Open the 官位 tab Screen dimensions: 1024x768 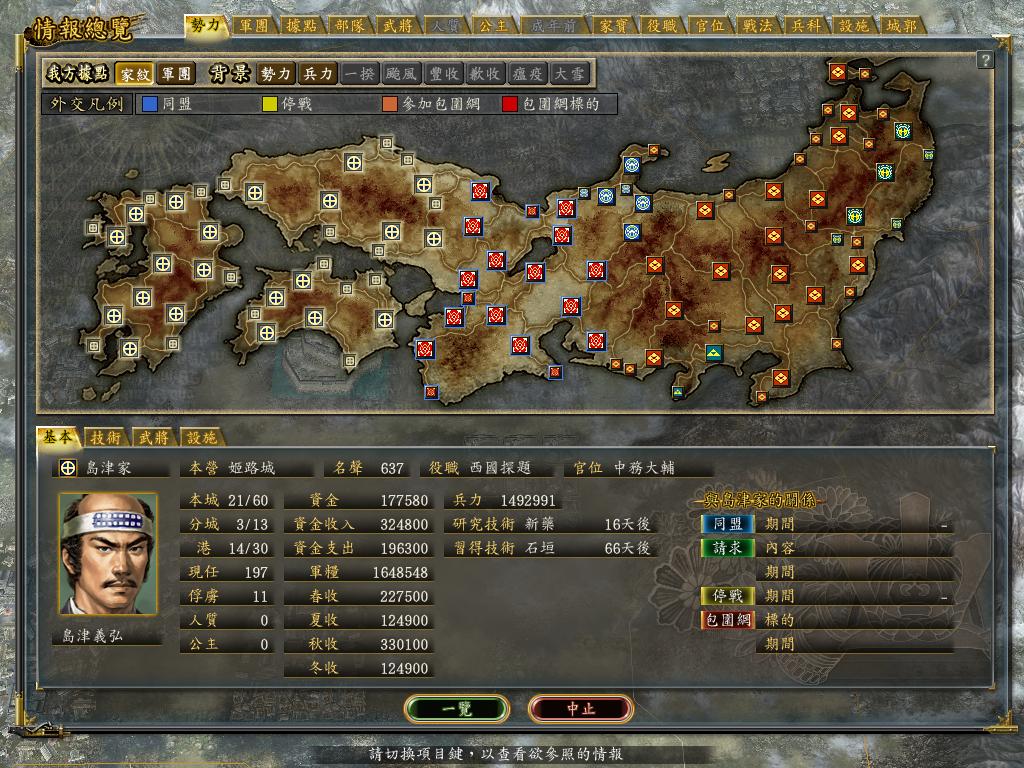point(710,25)
